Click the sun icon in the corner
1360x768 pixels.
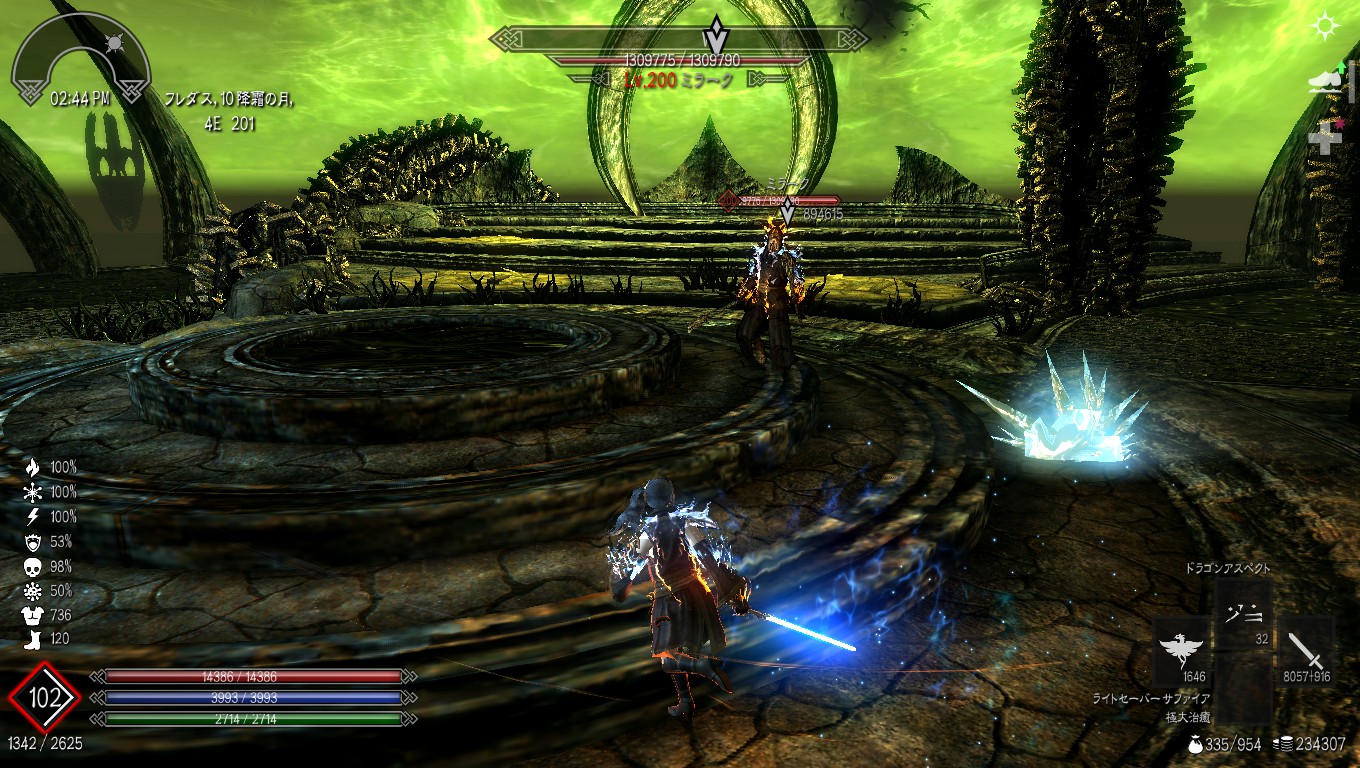[x=1326, y=26]
